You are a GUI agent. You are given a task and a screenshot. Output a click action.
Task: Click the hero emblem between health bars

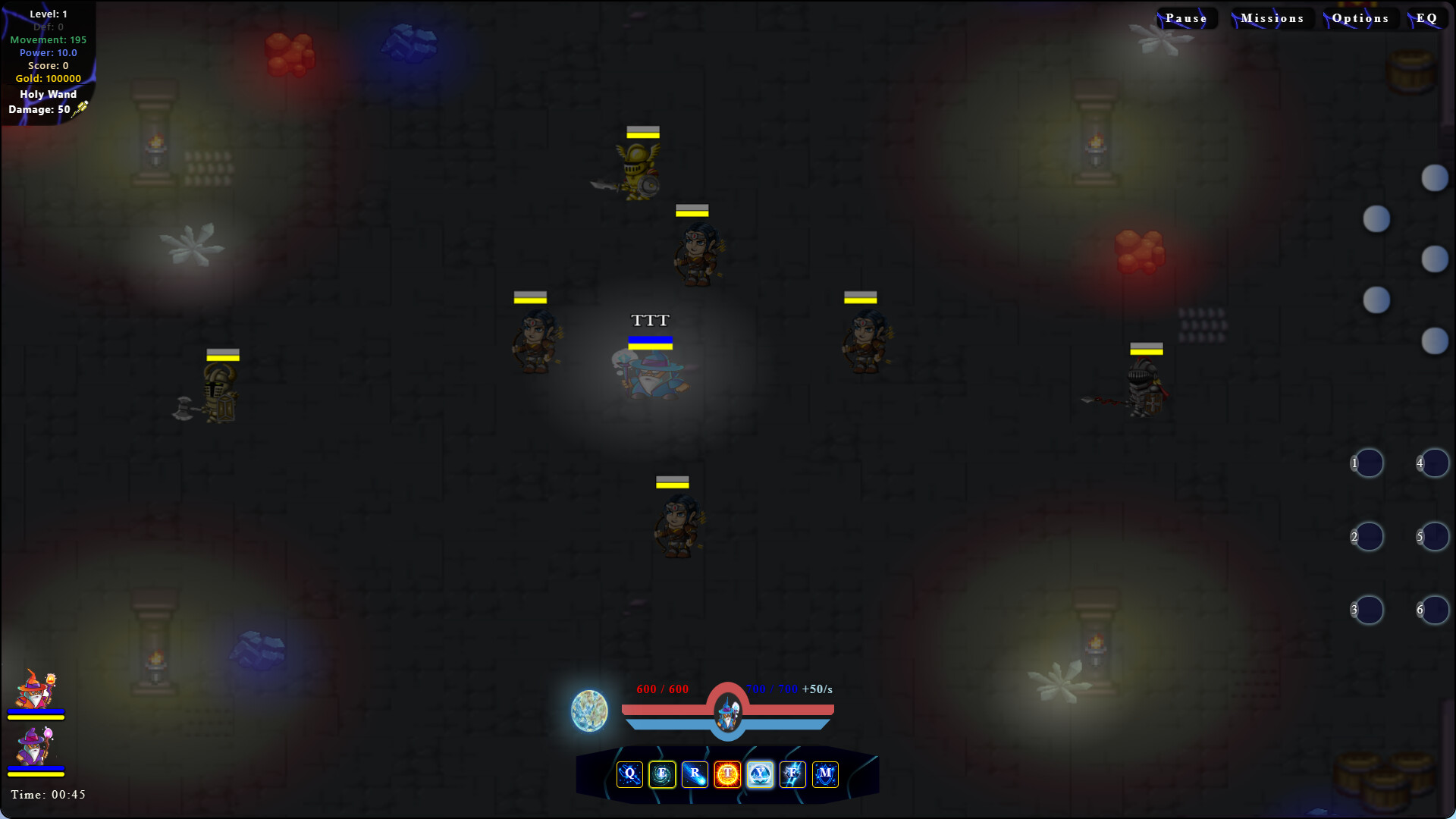point(726,711)
